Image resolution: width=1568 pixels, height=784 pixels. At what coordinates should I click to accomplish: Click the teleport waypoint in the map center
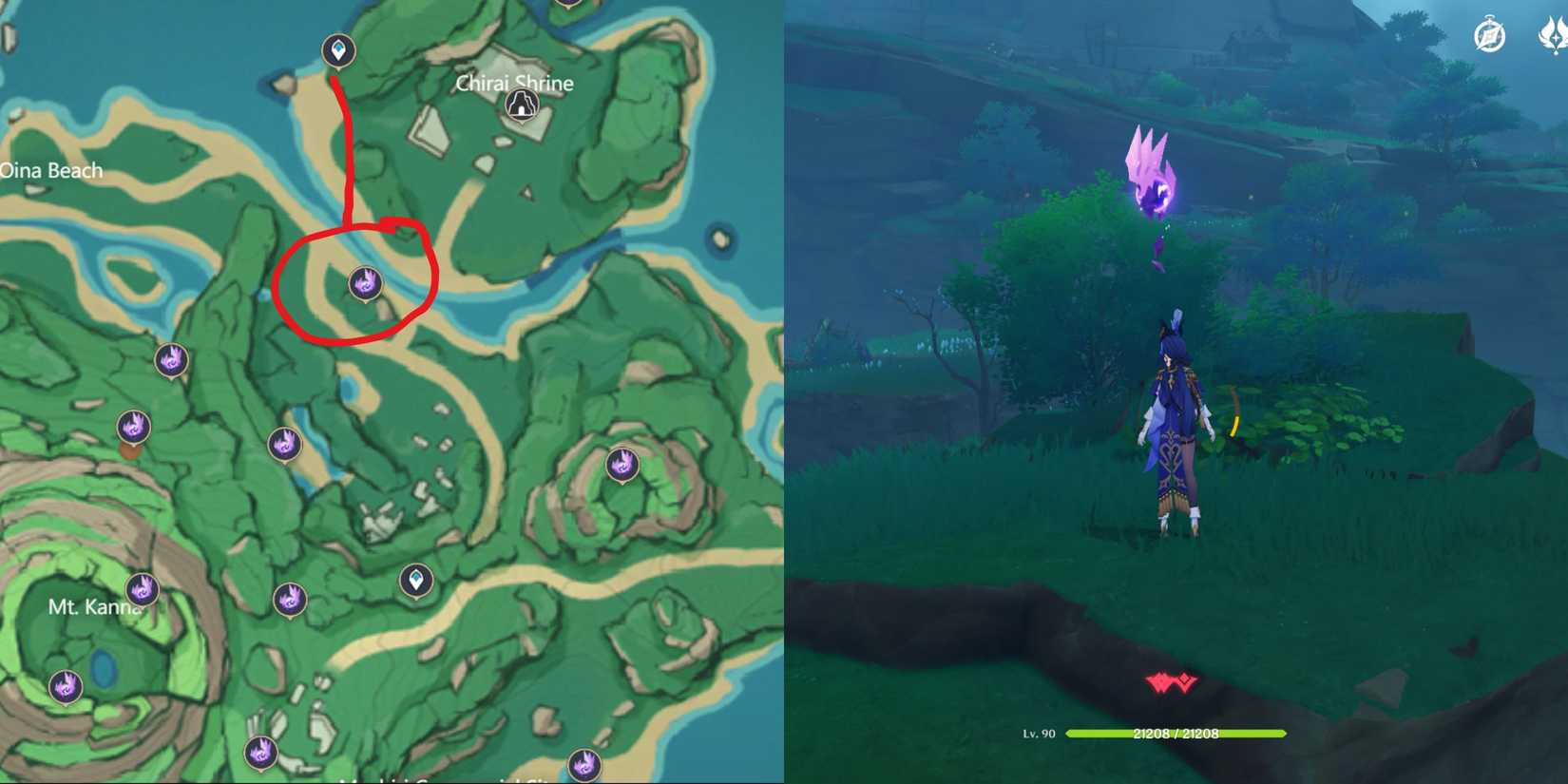coord(416,581)
